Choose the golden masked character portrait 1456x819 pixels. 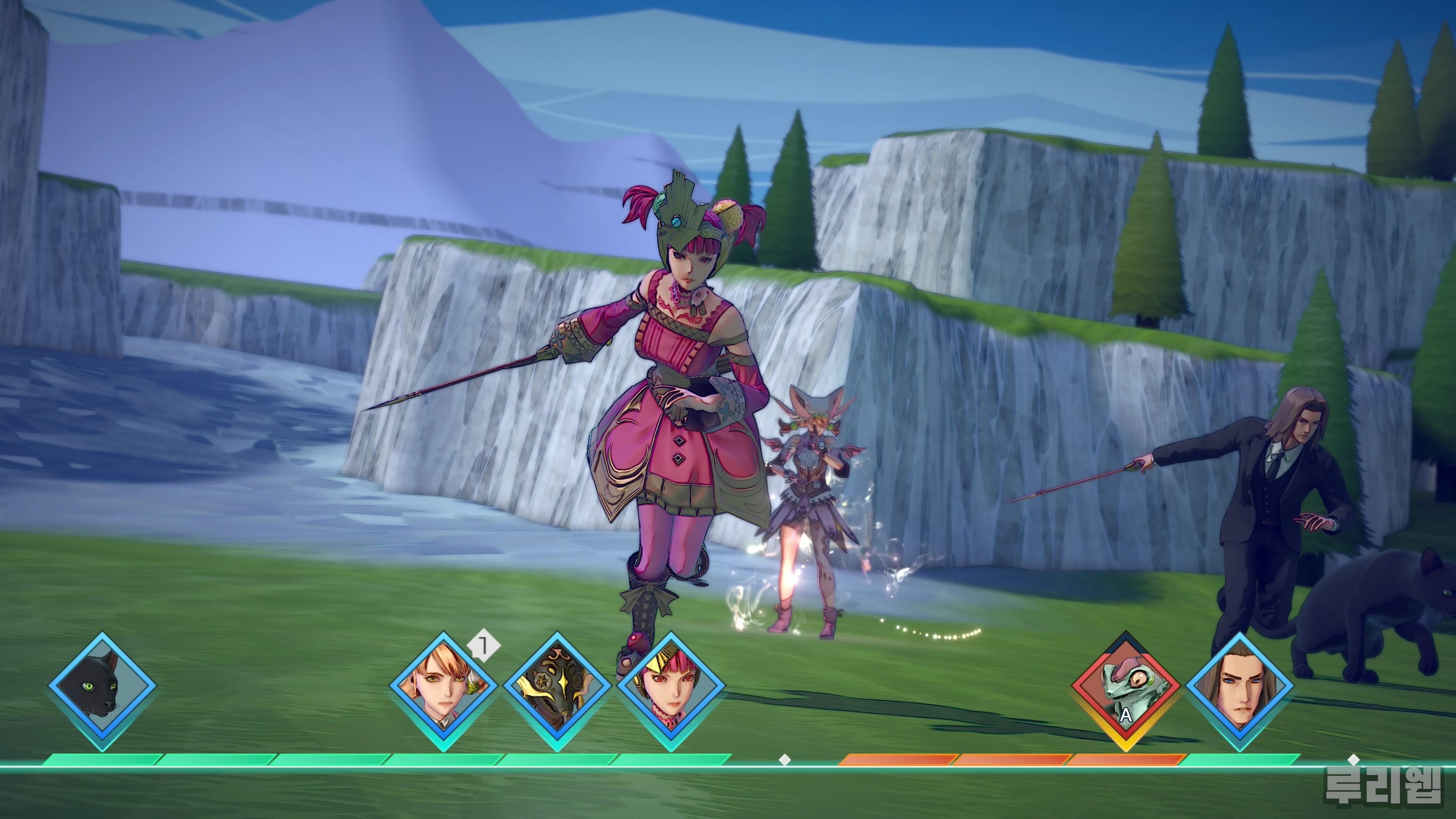(557, 690)
